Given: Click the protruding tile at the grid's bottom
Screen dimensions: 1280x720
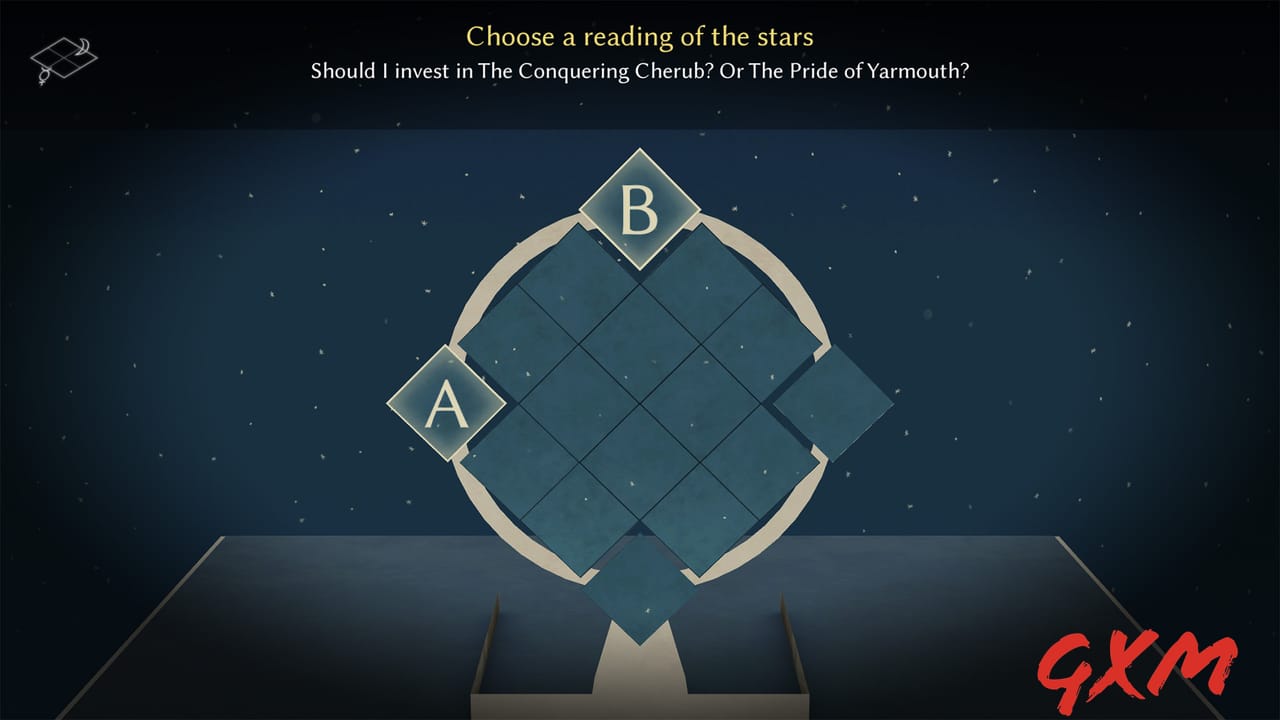Looking at the screenshot, I should tap(640, 590).
